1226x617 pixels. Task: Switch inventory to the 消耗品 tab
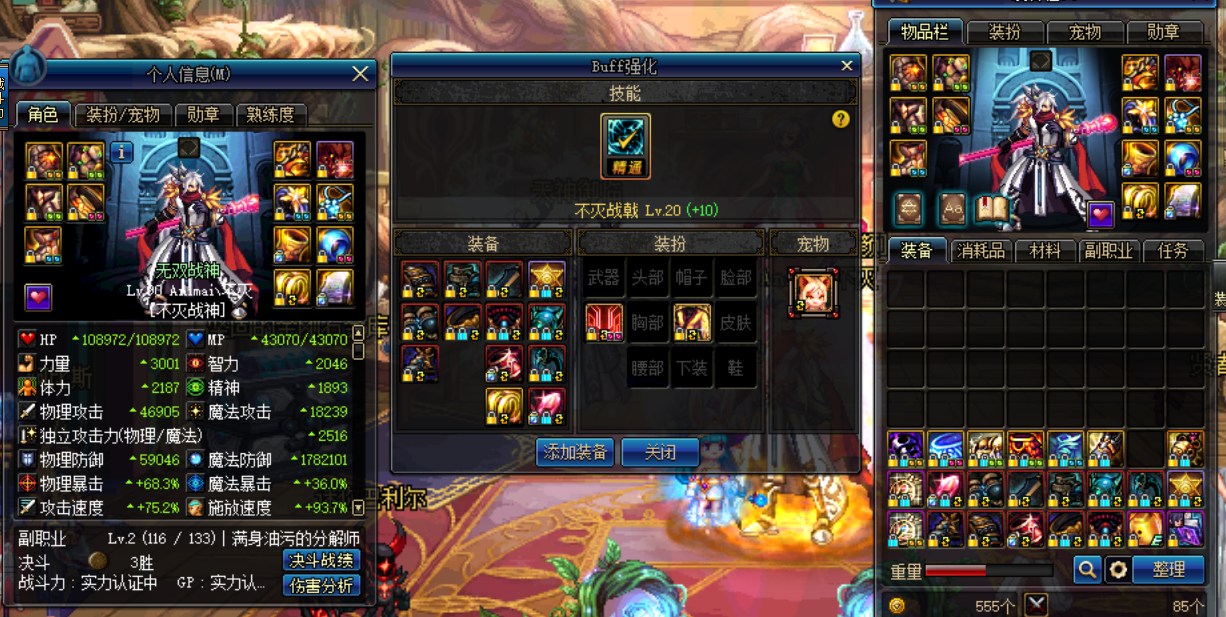click(x=980, y=251)
